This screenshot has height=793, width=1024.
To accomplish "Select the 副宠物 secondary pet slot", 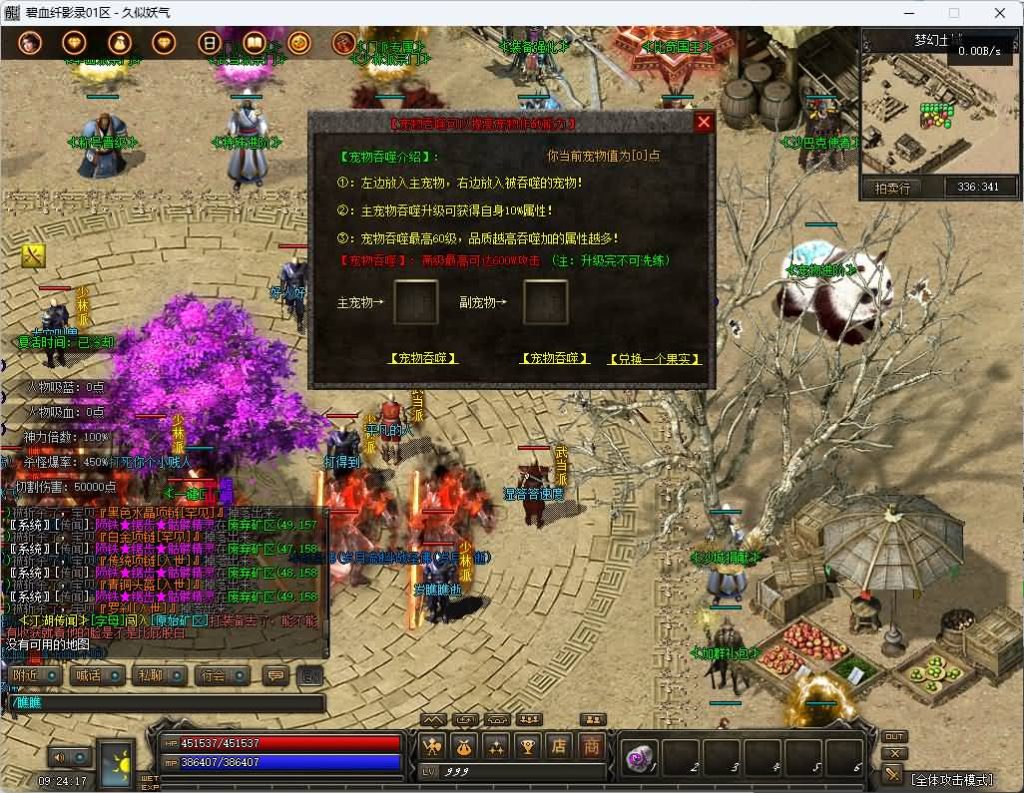I will point(545,302).
